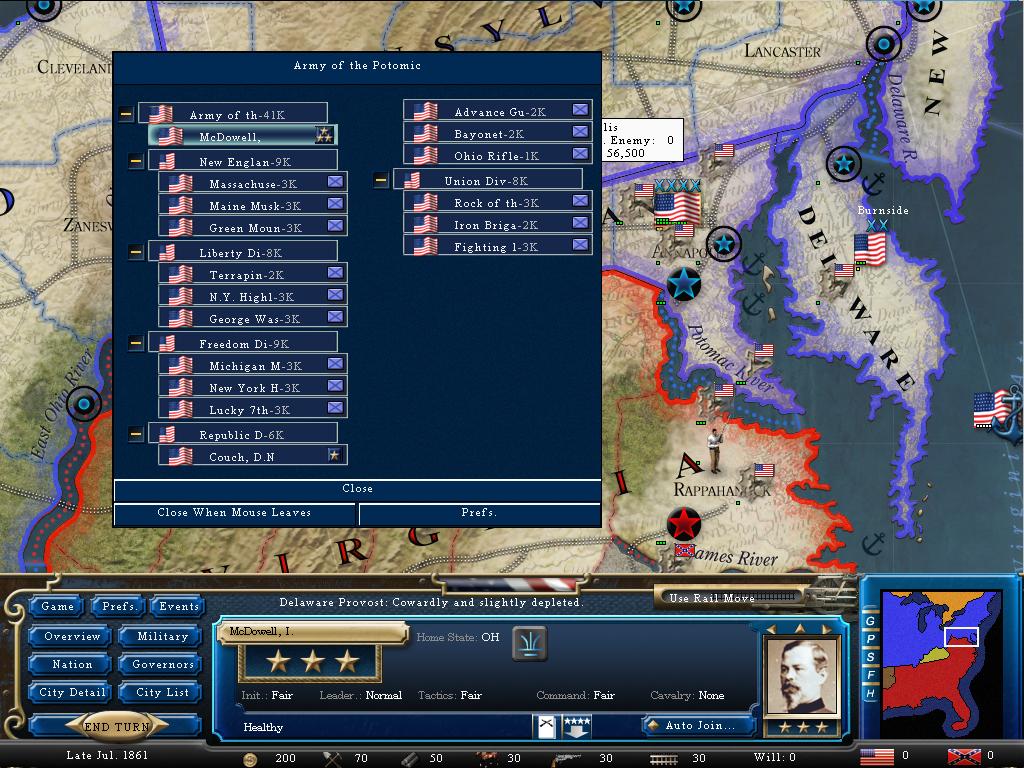Open the army panel Prefs. button
Viewport: 1024px width, 768px height.
pyautogui.click(x=479, y=513)
